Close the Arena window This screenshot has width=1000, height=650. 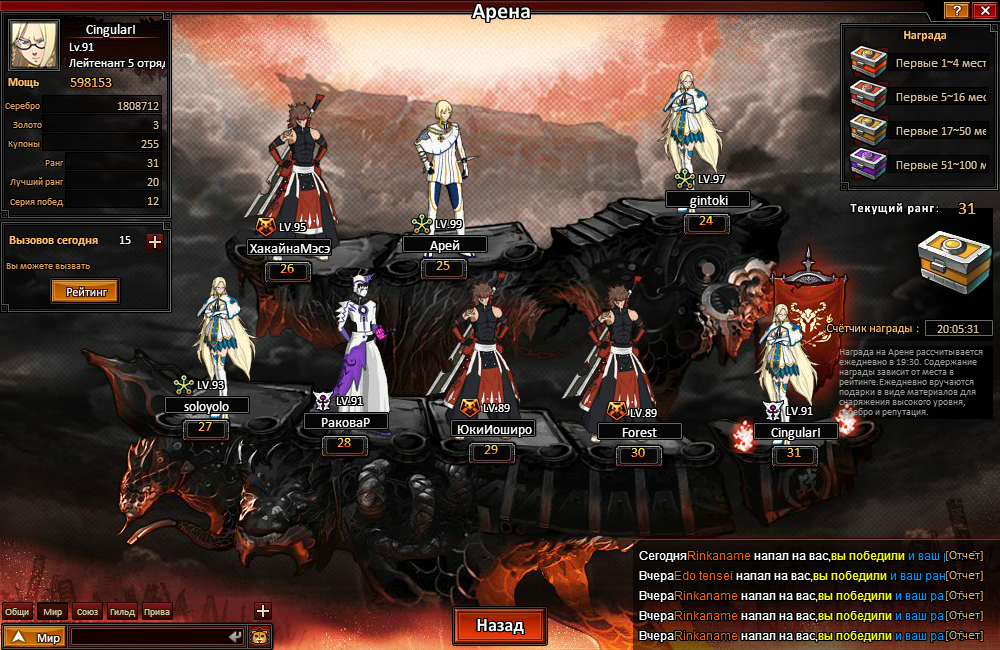click(x=982, y=10)
